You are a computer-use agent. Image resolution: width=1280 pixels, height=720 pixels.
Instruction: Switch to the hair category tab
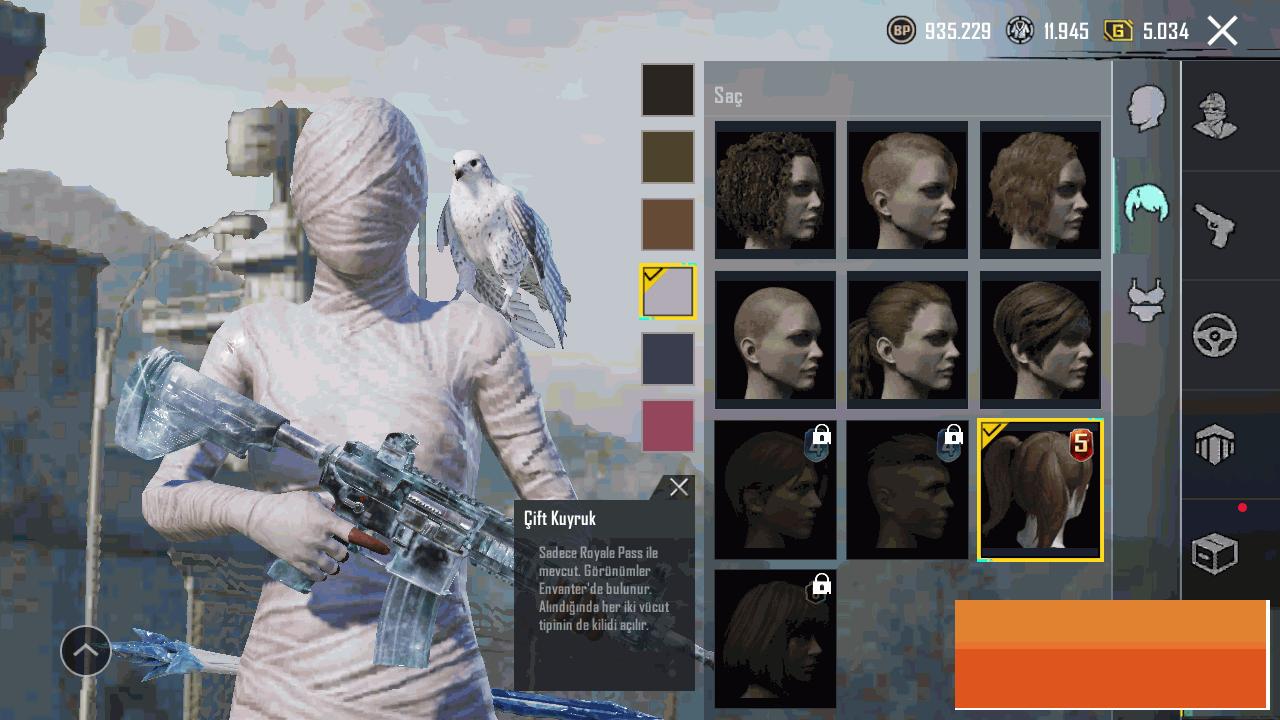[1146, 204]
